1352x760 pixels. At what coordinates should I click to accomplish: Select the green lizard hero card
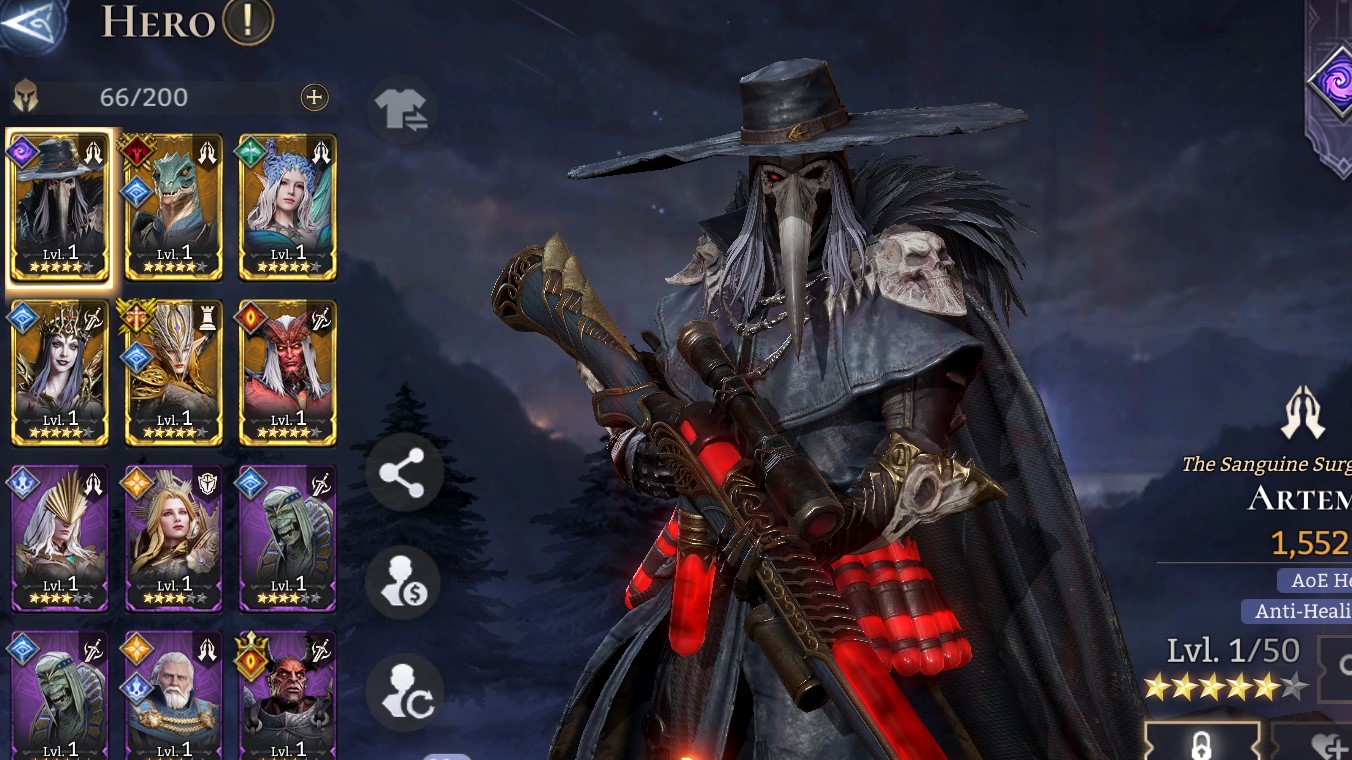pos(174,207)
